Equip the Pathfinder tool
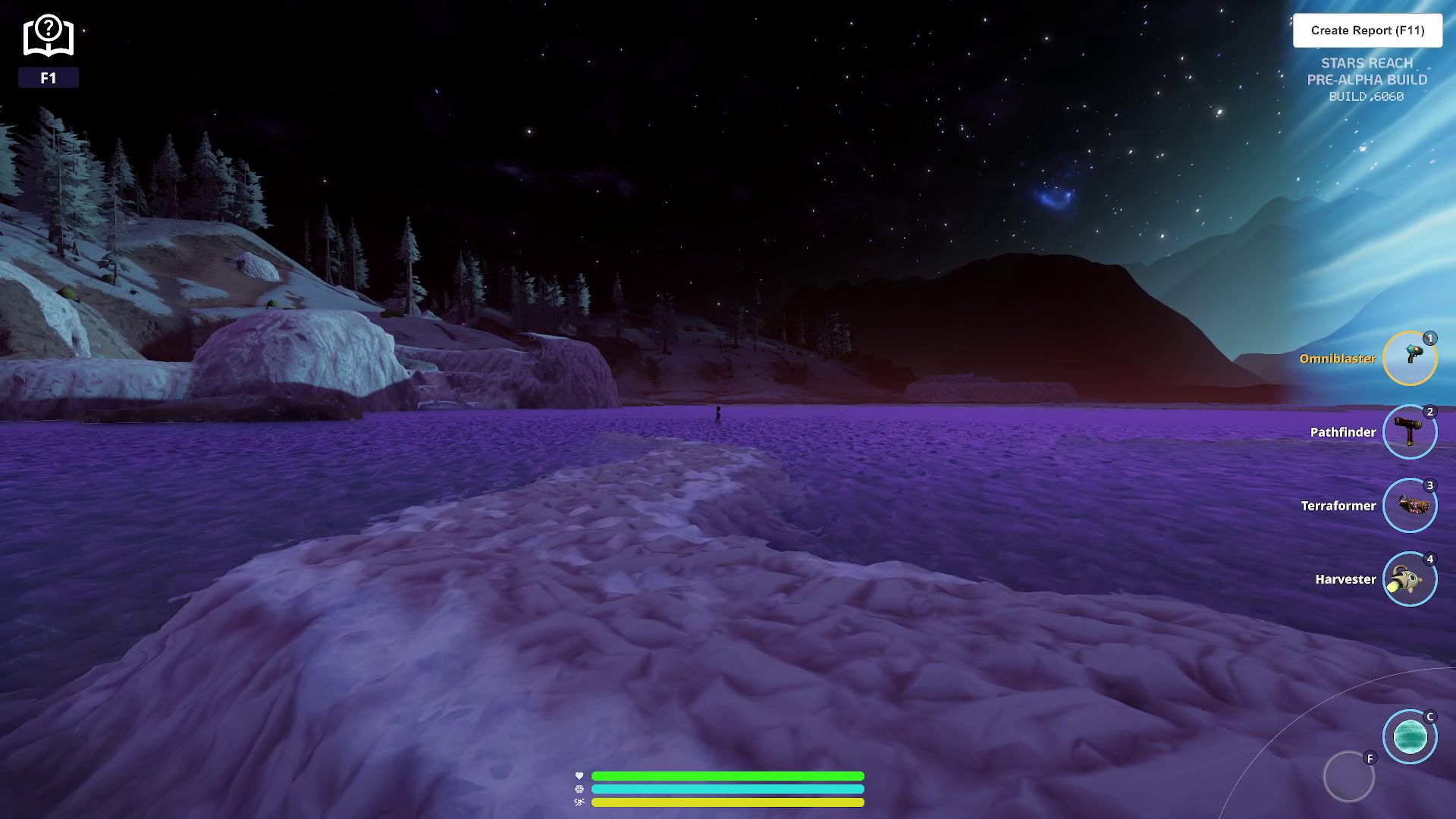This screenshot has width=1456, height=819. coord(1409,431)
